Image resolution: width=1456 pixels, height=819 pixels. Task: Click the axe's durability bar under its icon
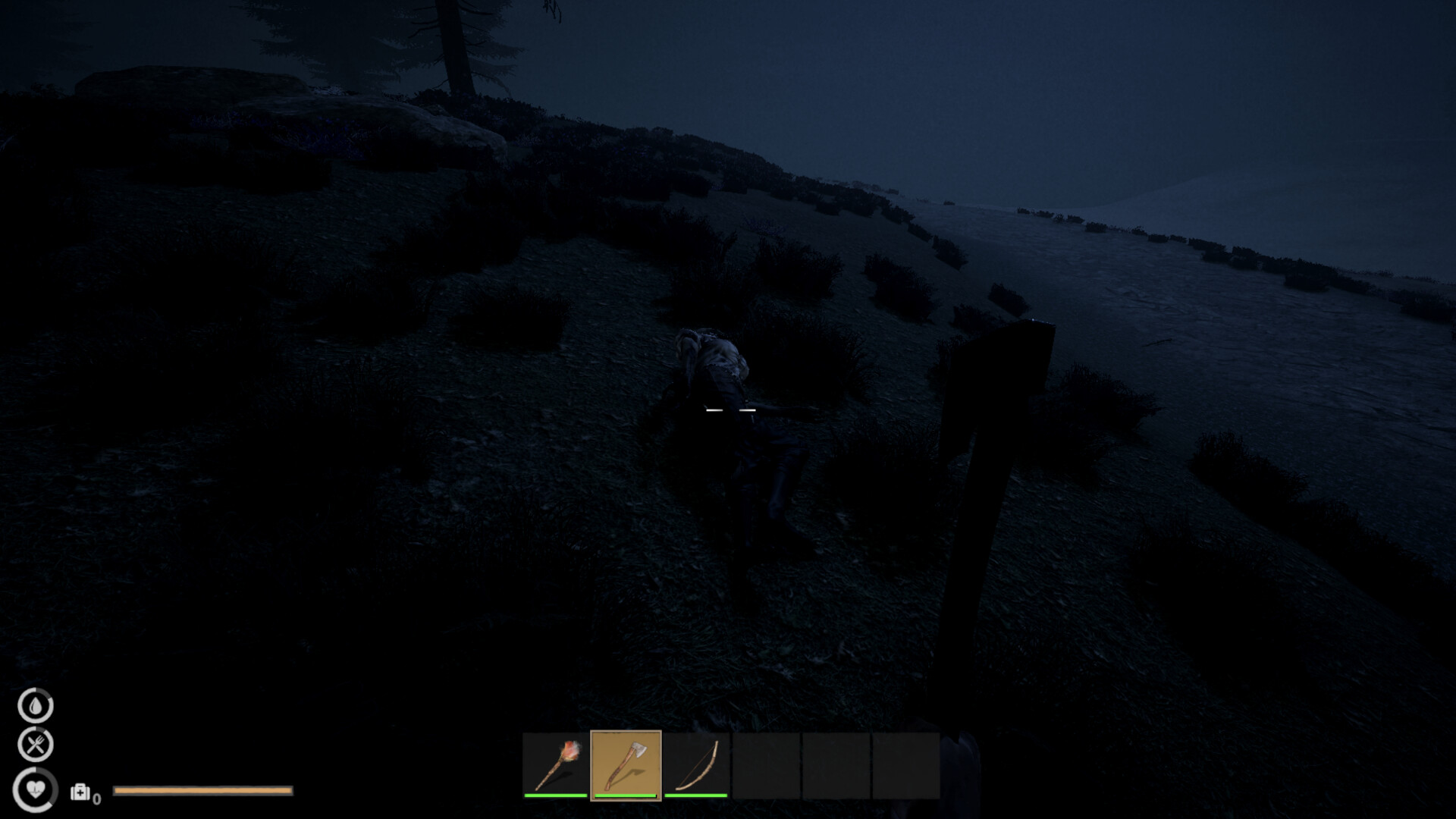[x=625, y=797]
